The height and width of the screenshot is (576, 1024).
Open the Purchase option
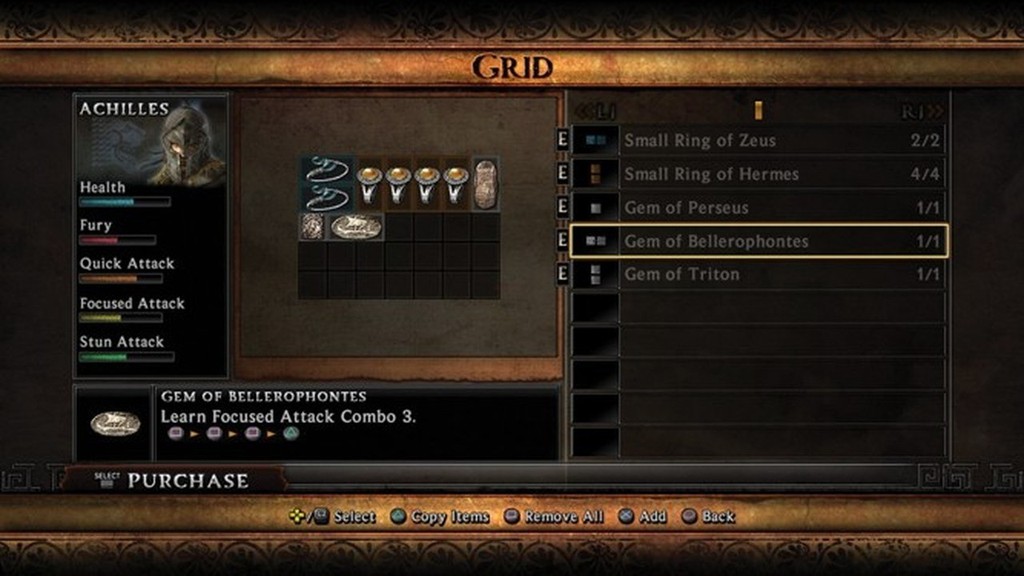175,480
